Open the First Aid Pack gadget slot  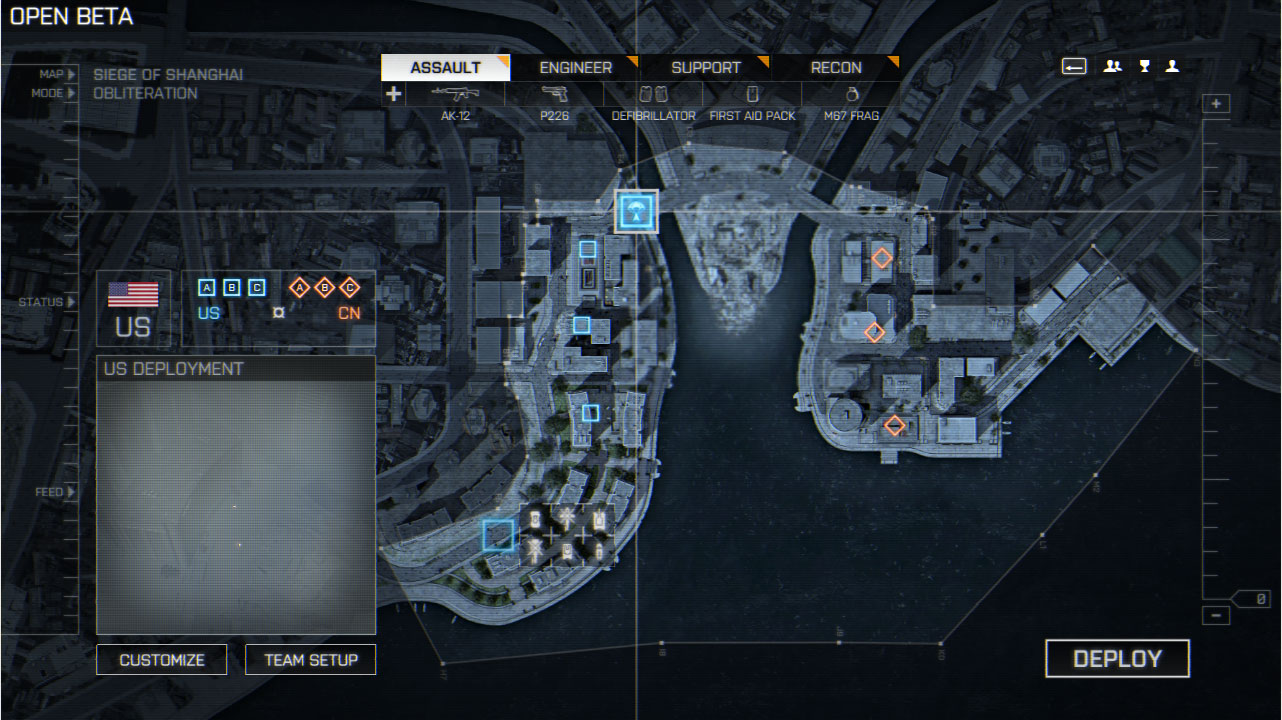point(752,102)
